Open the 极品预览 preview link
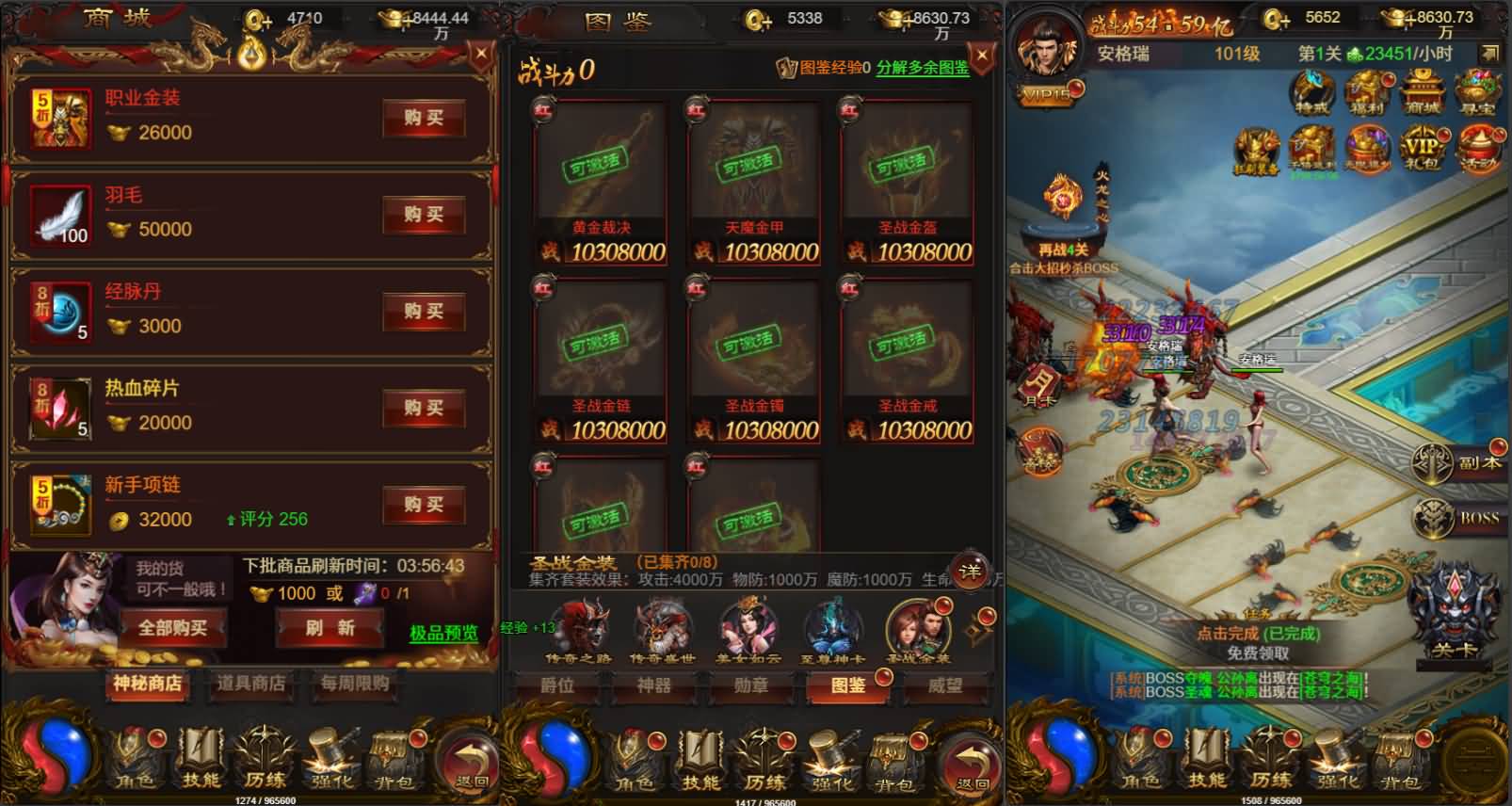The image size is (1512, 806). (443, 633)
